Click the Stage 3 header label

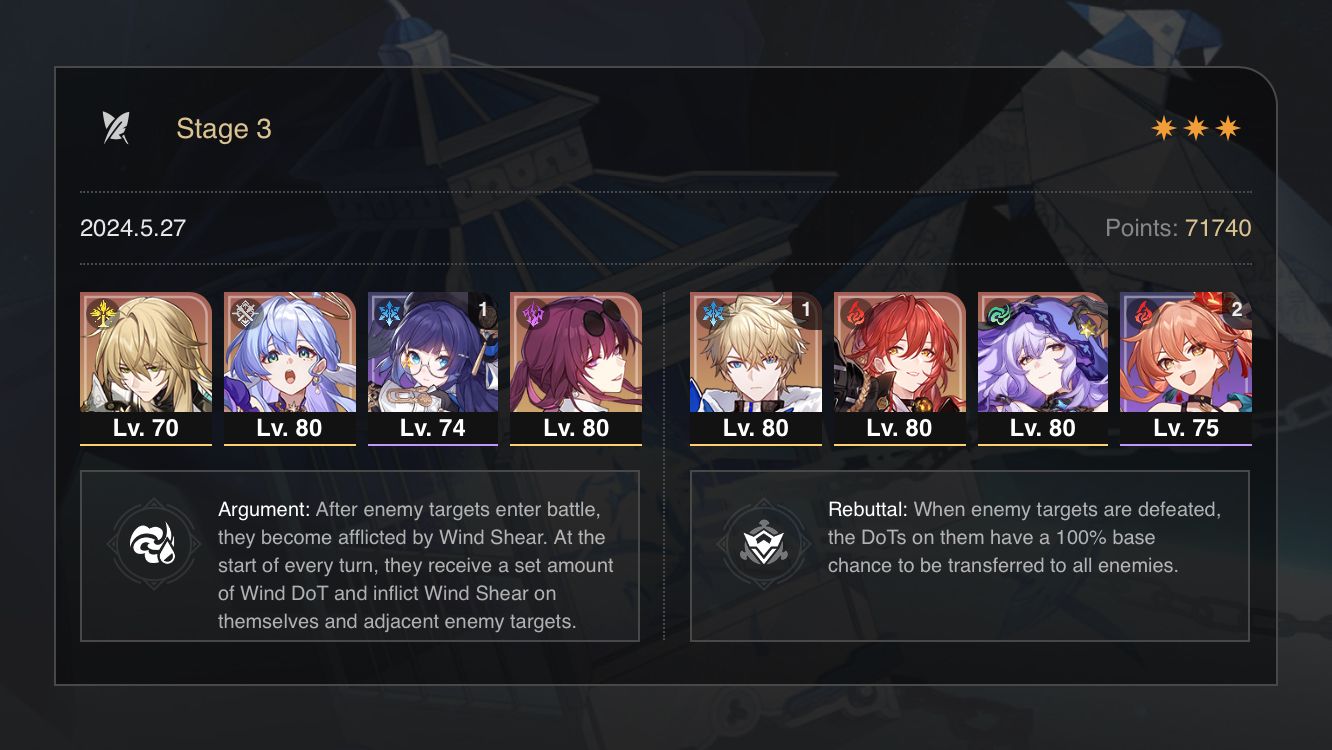223,128
